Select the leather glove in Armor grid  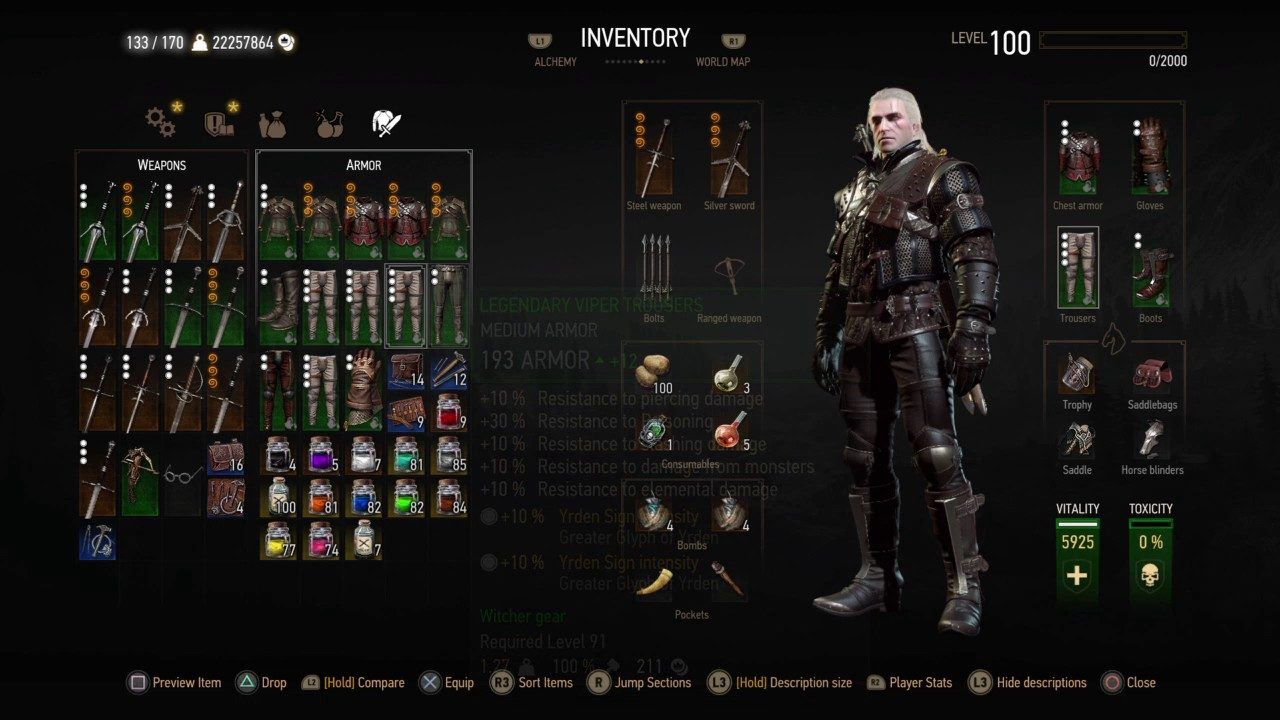[364, 390]
